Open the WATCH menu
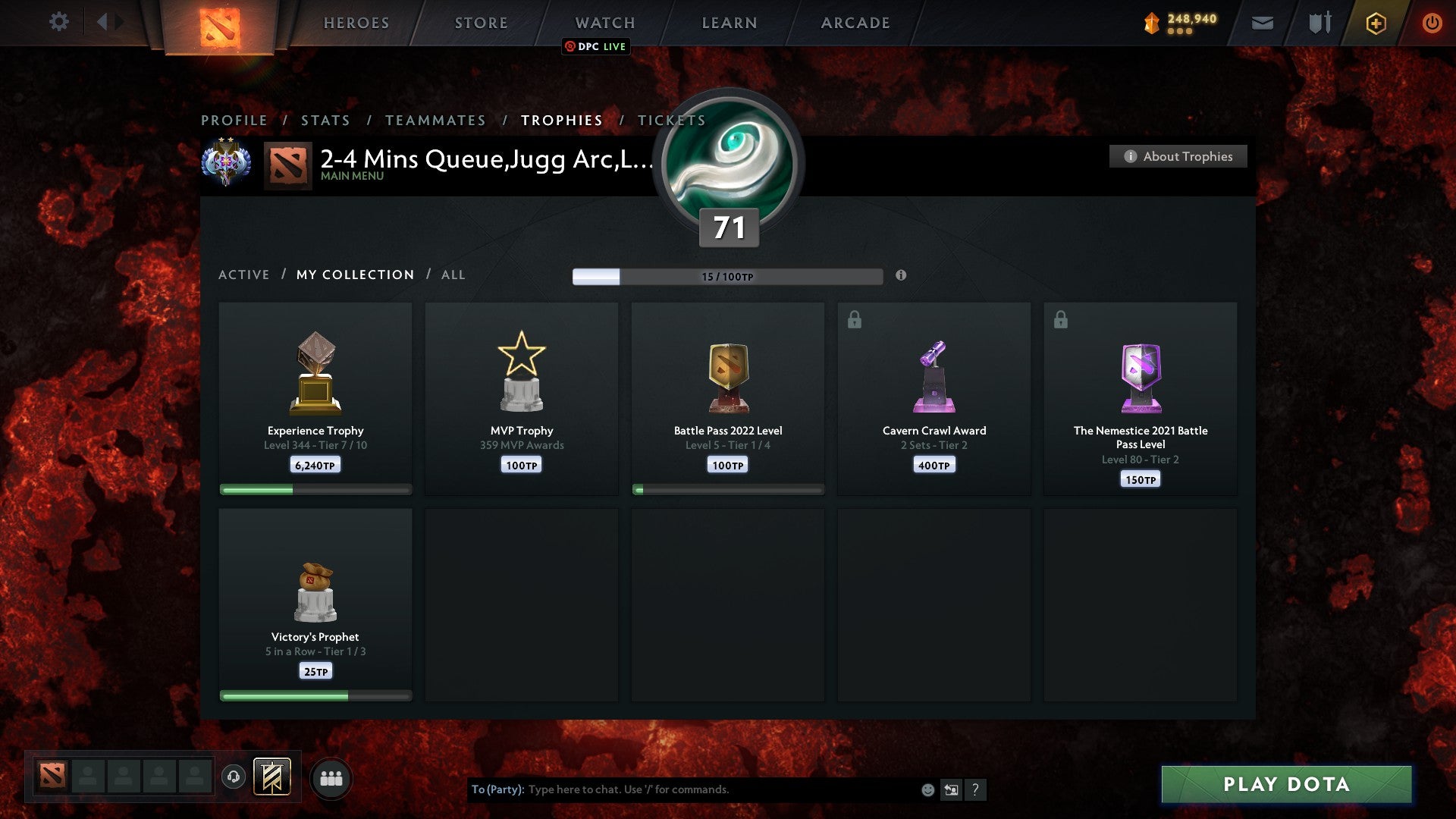The height and width of the screenshot is (819, 1456). click(604, 22)
